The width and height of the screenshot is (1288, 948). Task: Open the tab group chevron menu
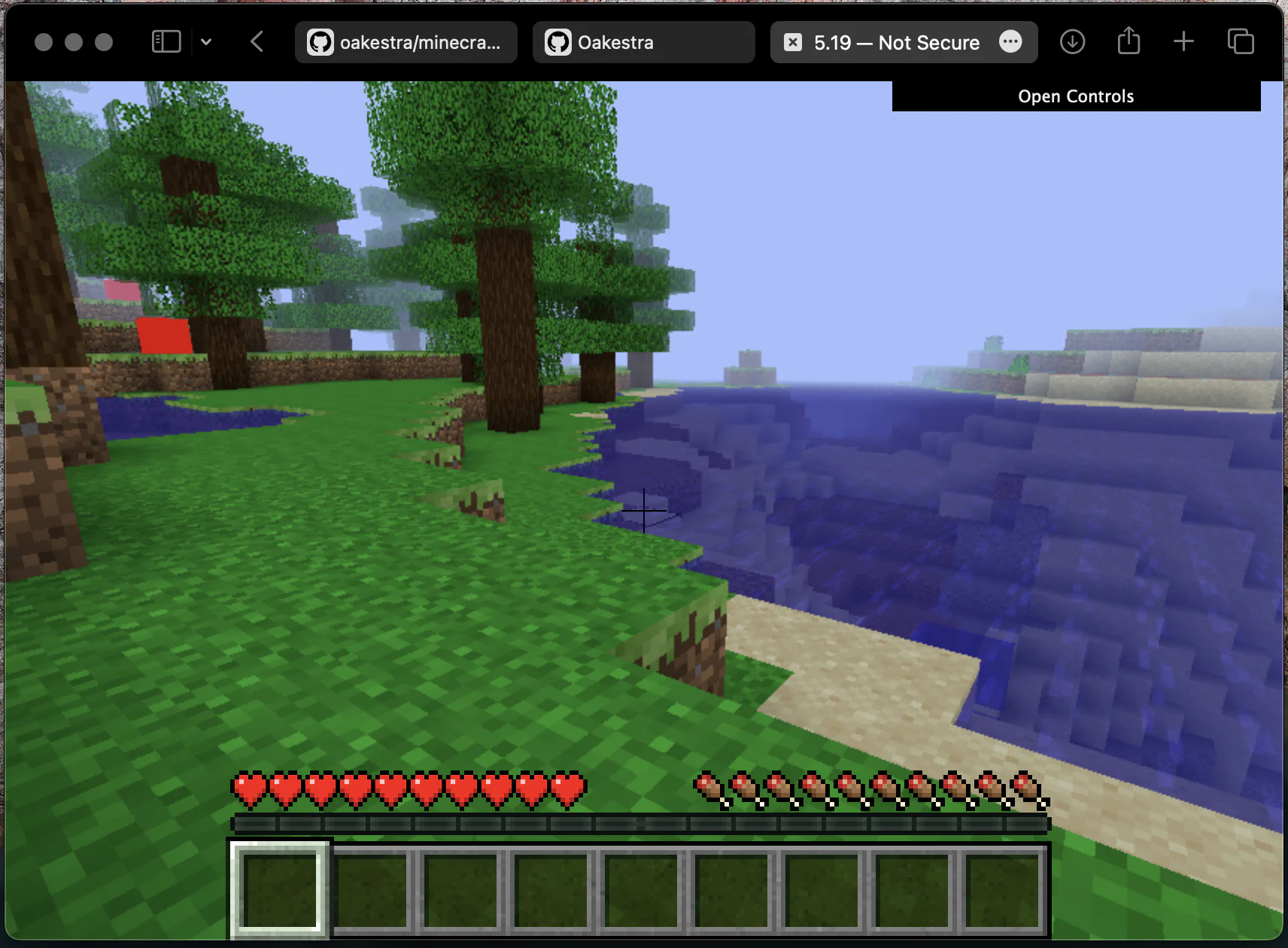point(208,41)
